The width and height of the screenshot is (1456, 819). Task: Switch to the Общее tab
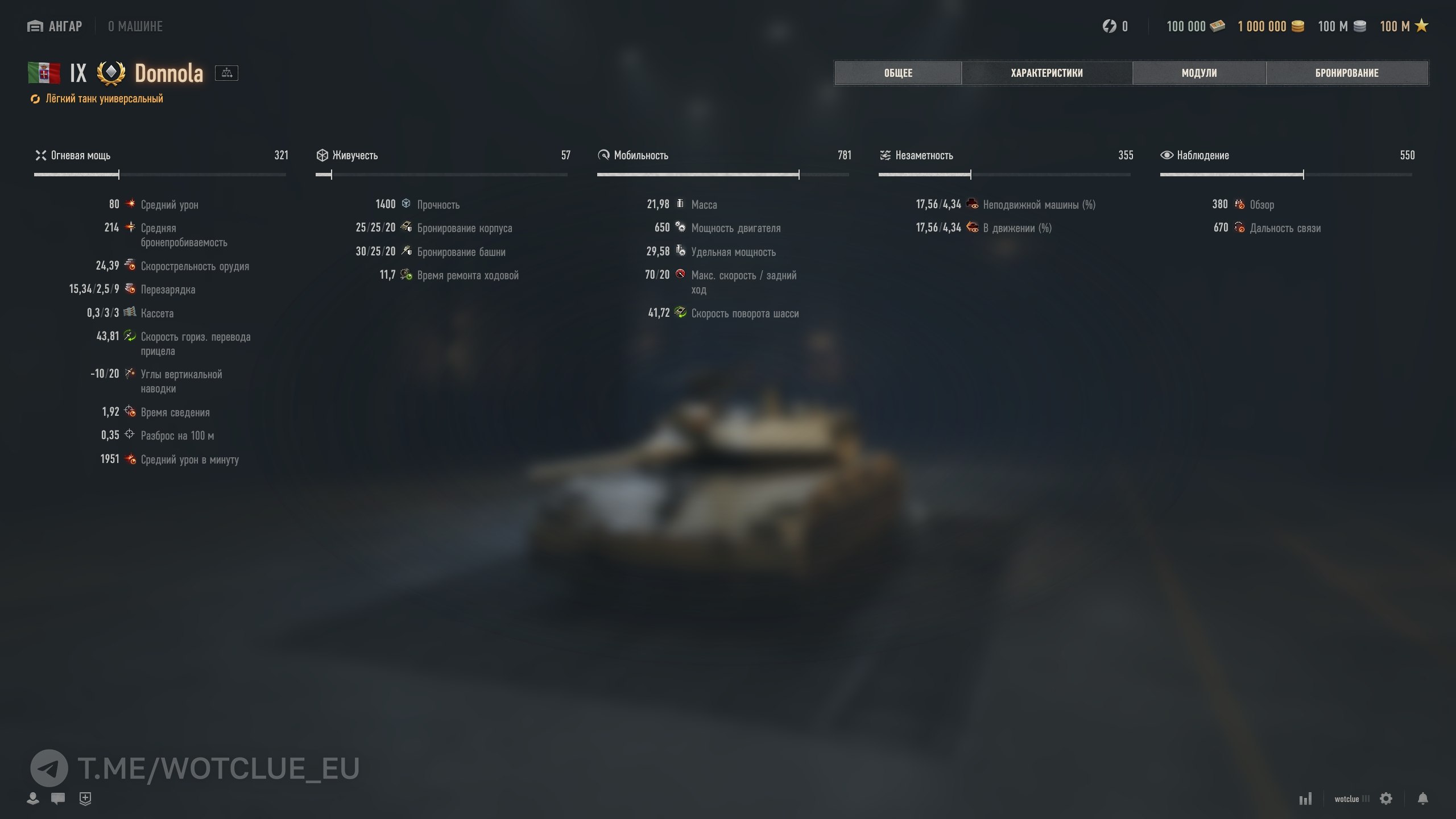pyautogui.click(x=898, y=73)
